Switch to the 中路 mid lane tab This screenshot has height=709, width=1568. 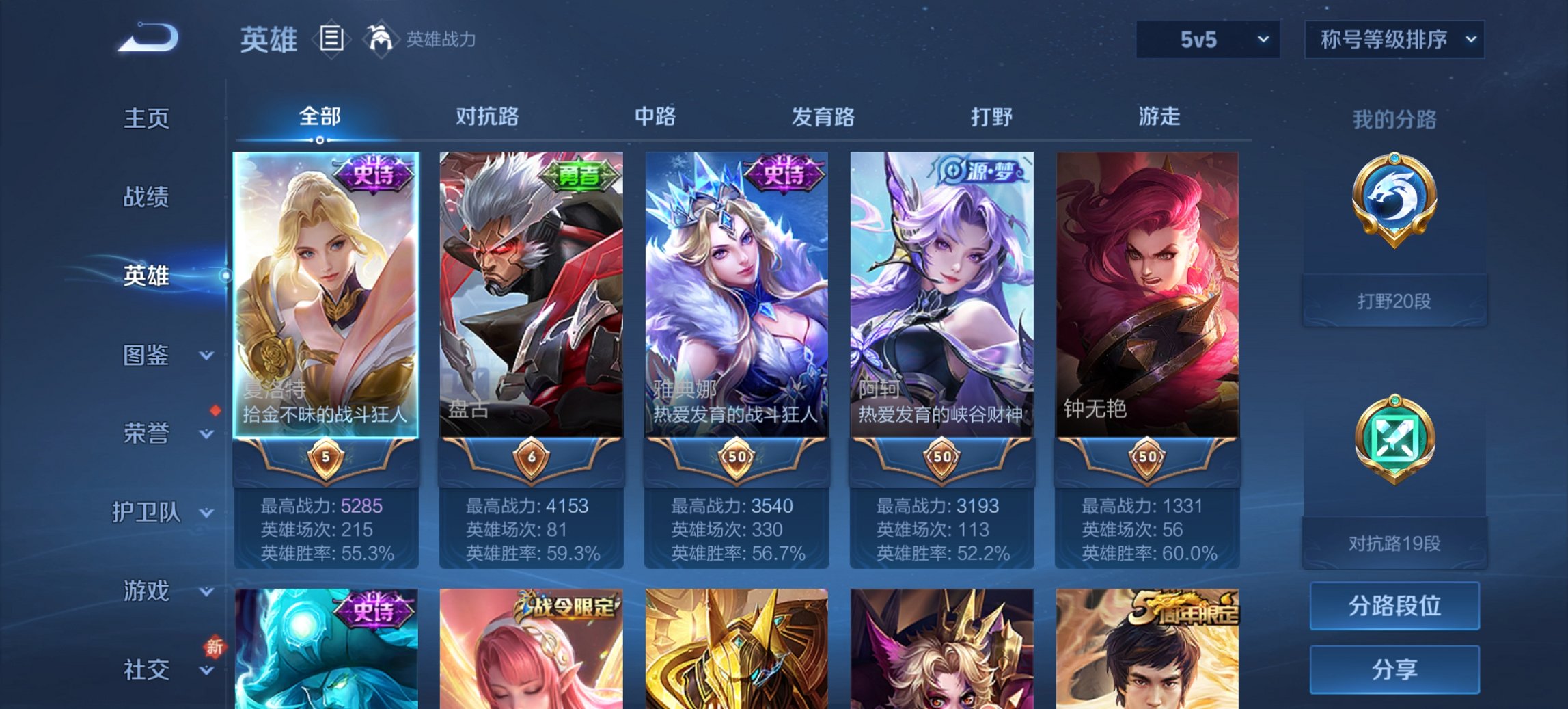pos(656,117)
